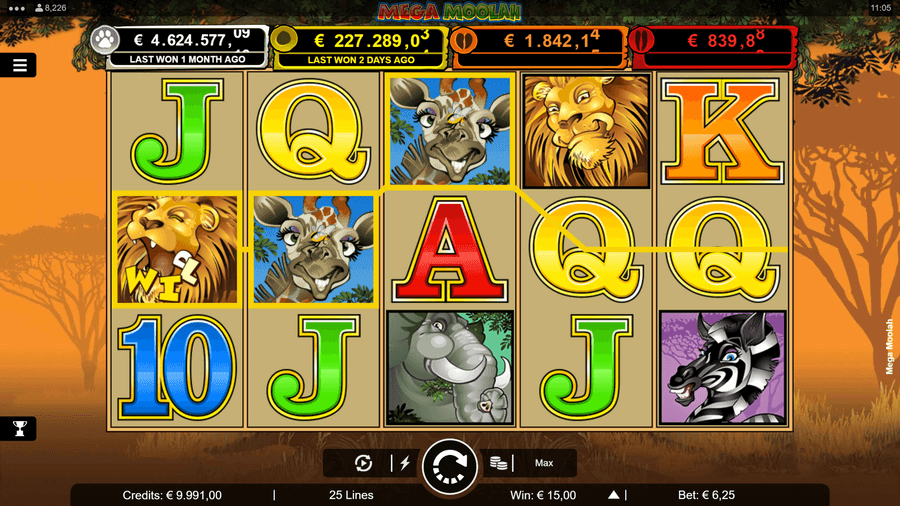Spin the reels with the circular arrow button

coord(449,465)
